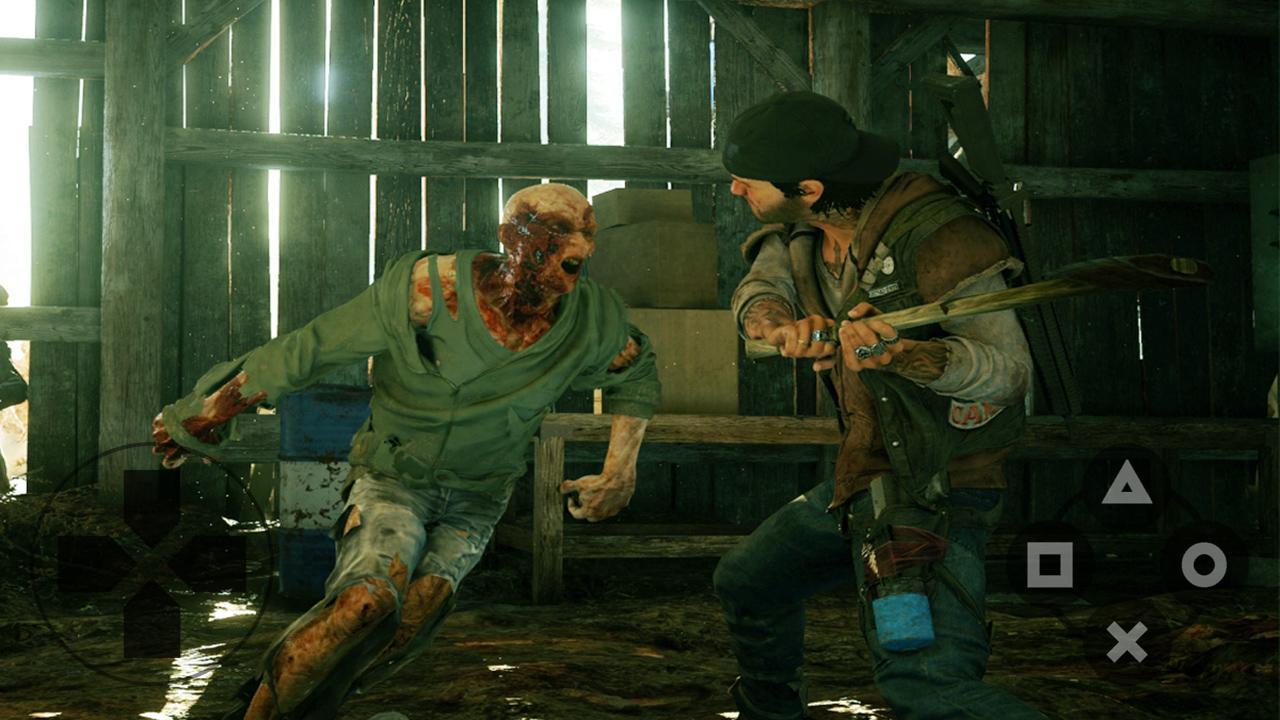Tap the leftmost virtual gamepad control
This screenshot has height=720, width=1280.
coord(151,562)
